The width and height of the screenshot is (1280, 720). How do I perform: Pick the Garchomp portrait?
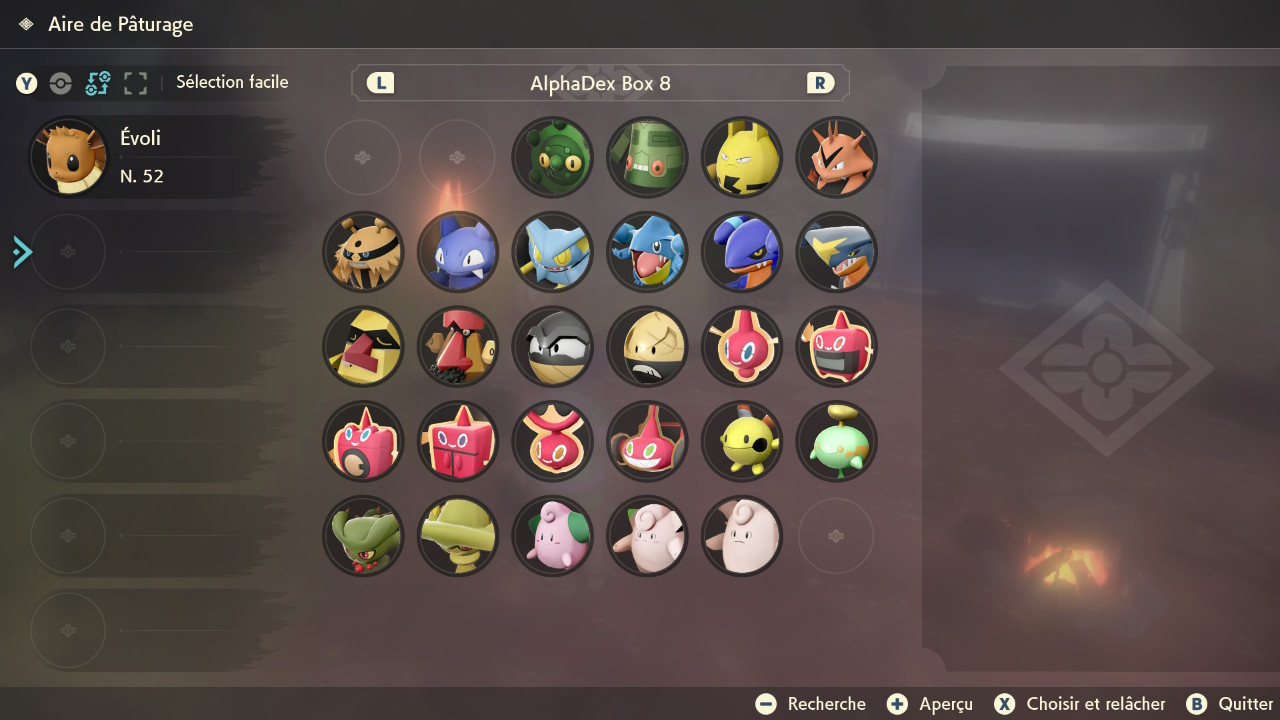pos(837,252)
